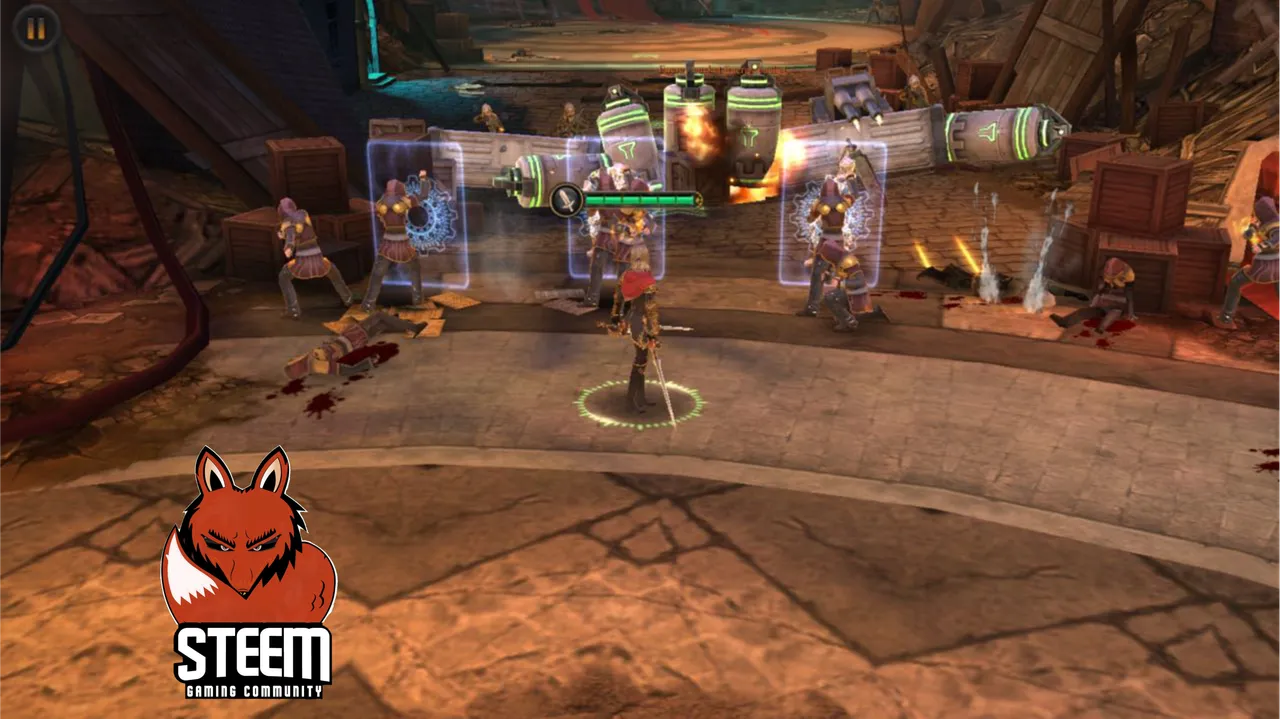Pause the game with the pause button
Screen dimensions: 1280x719
[x=35, y=29]
